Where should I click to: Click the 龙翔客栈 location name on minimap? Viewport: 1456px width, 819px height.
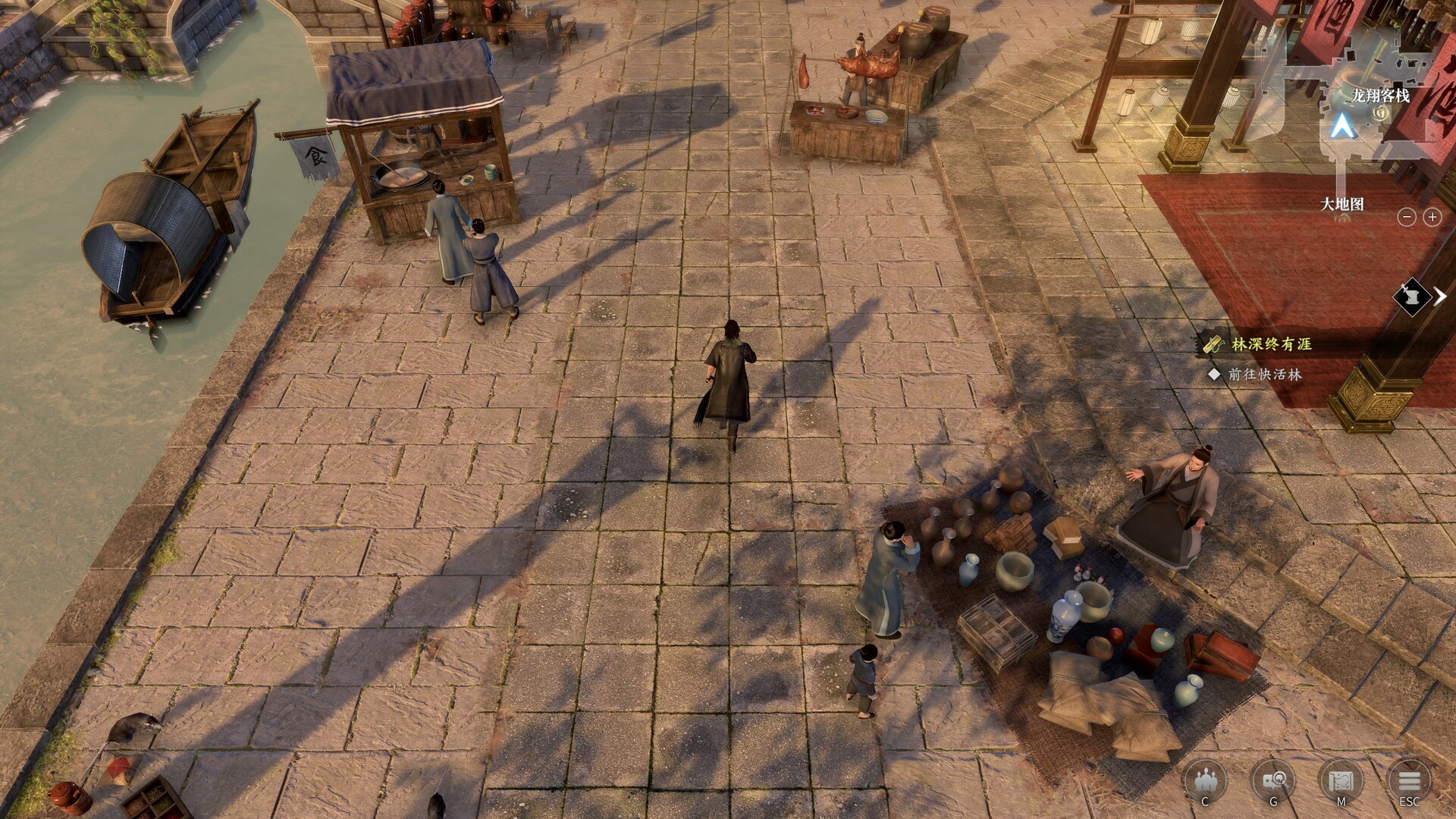pyautogui.click(x=1382, y=96)
